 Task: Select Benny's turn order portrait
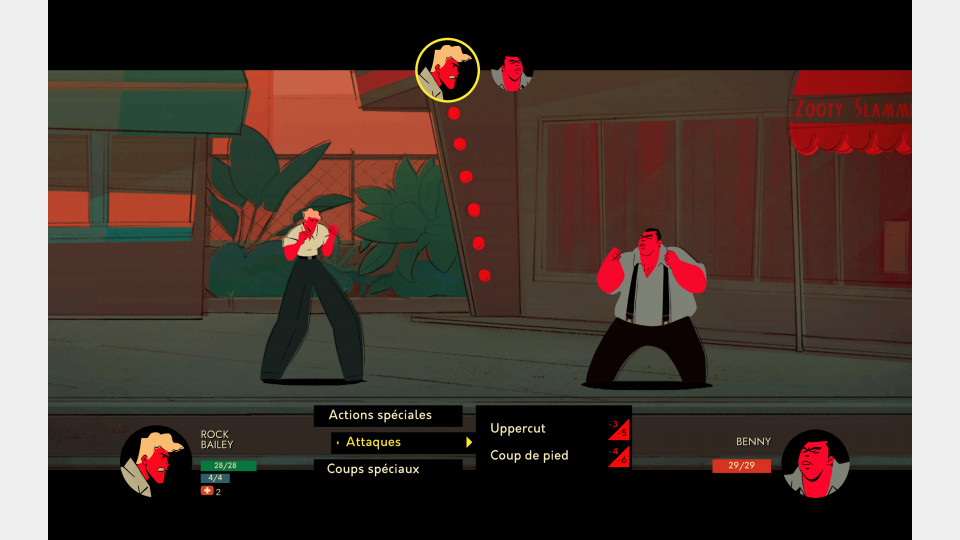point(512,73)
